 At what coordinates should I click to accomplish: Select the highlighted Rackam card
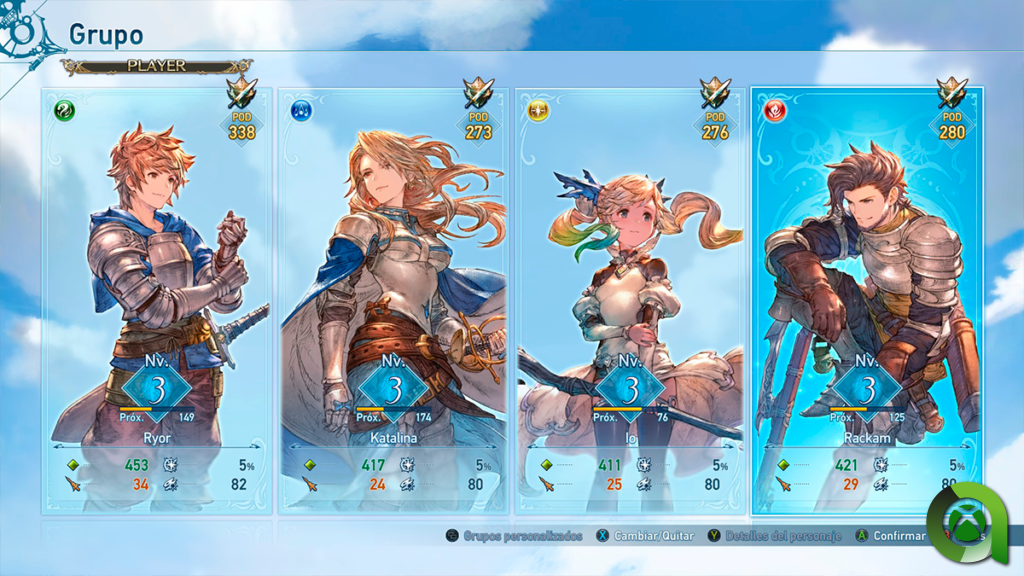coord(866,300)
